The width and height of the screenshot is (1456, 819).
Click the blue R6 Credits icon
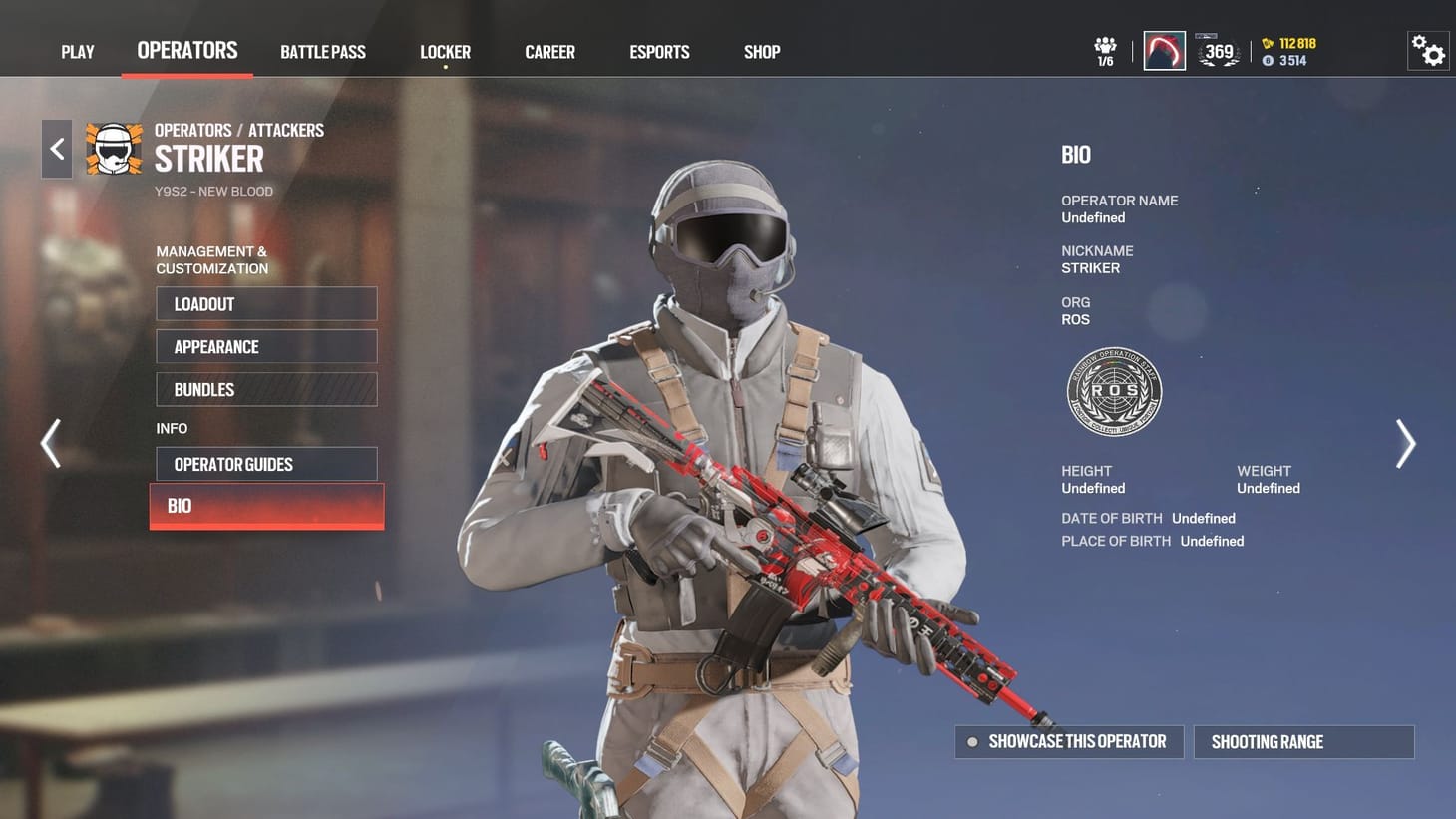[1268, 60]
